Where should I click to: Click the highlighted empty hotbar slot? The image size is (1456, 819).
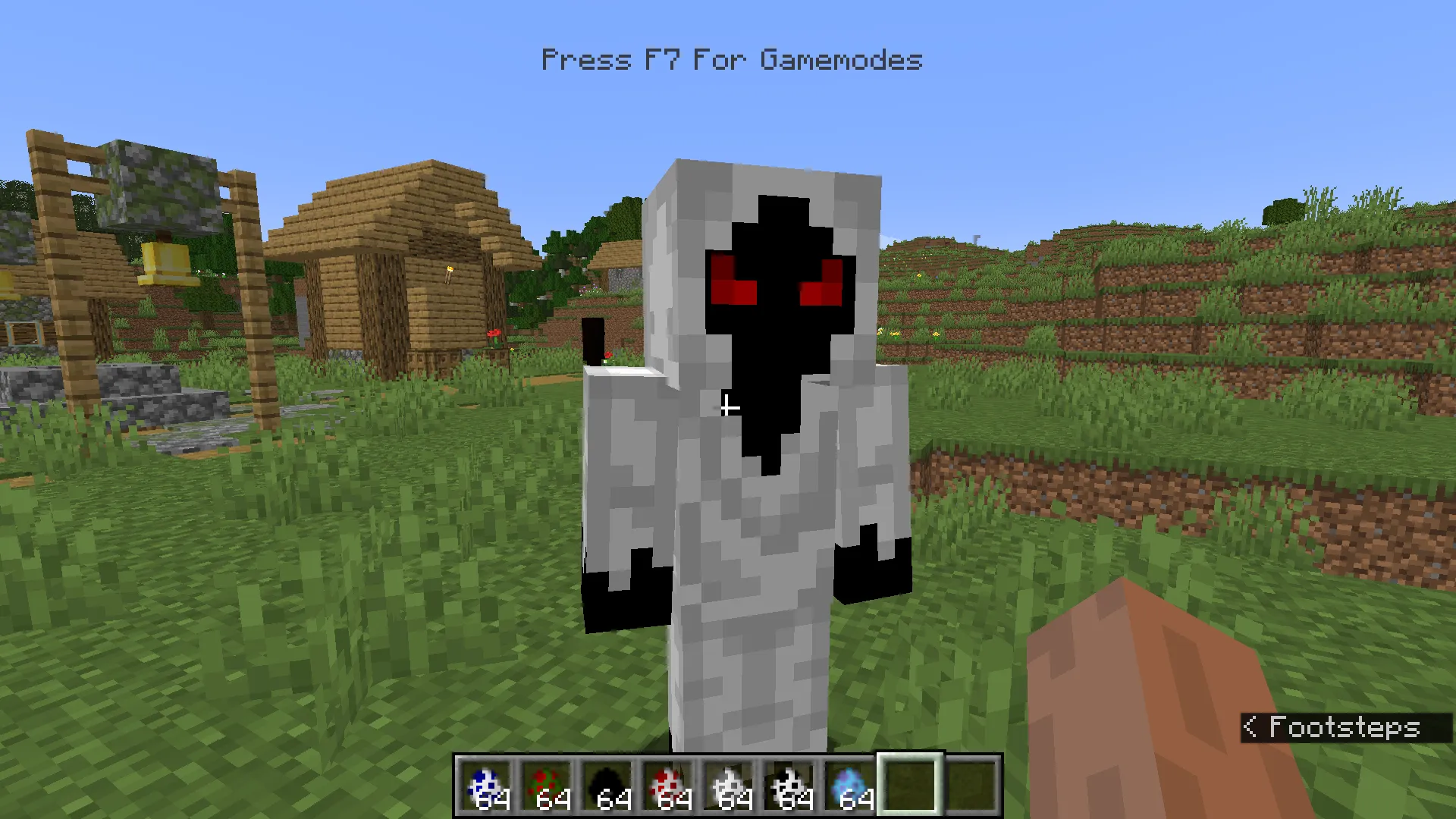[910, 781]
